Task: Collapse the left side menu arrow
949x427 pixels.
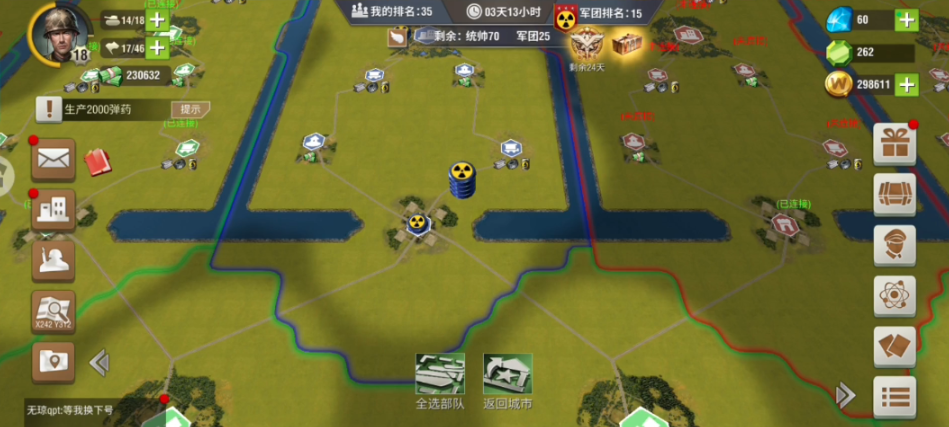Action: click(x=99, y=362)
